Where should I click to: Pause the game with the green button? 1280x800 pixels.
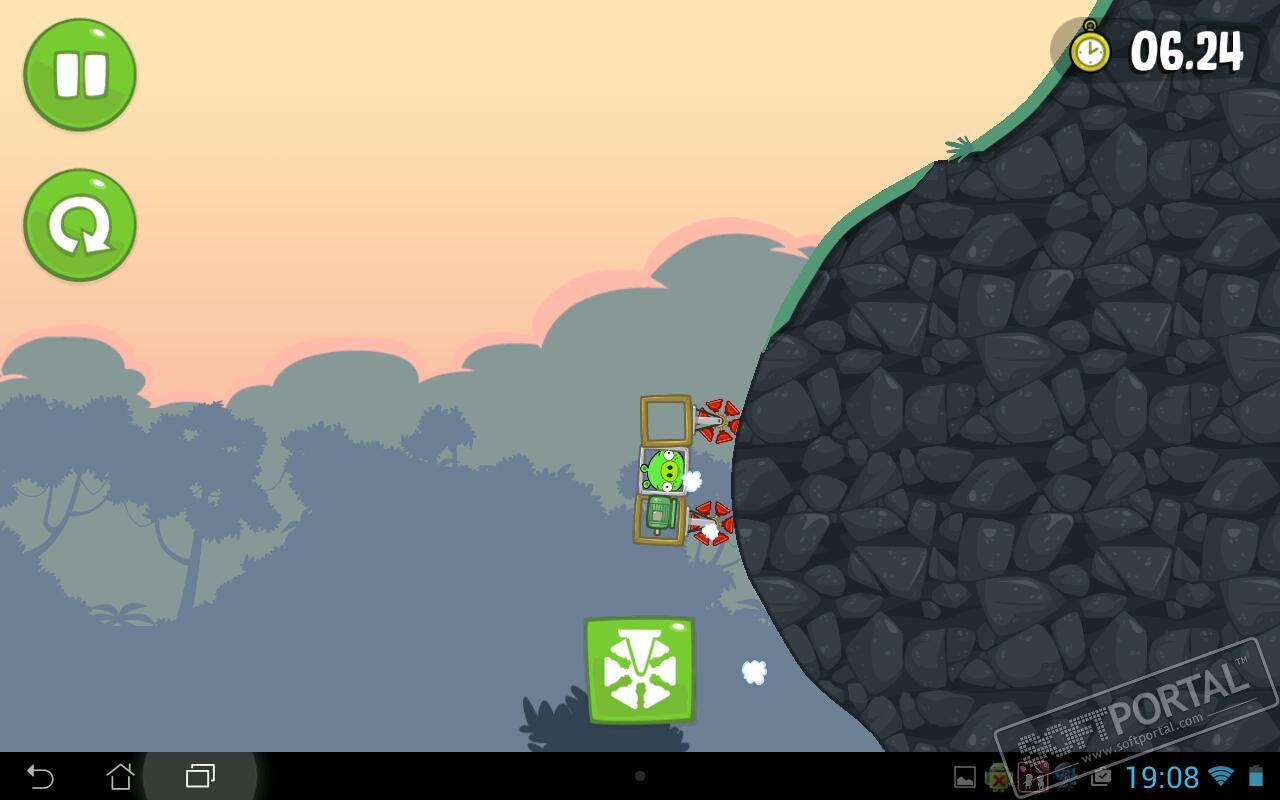point(80,75)
